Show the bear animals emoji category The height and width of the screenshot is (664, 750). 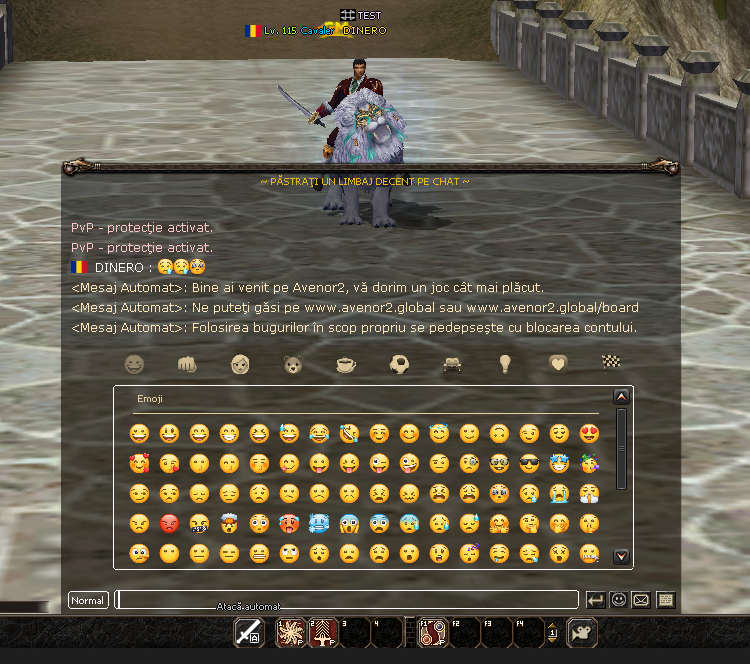point(292,364)
